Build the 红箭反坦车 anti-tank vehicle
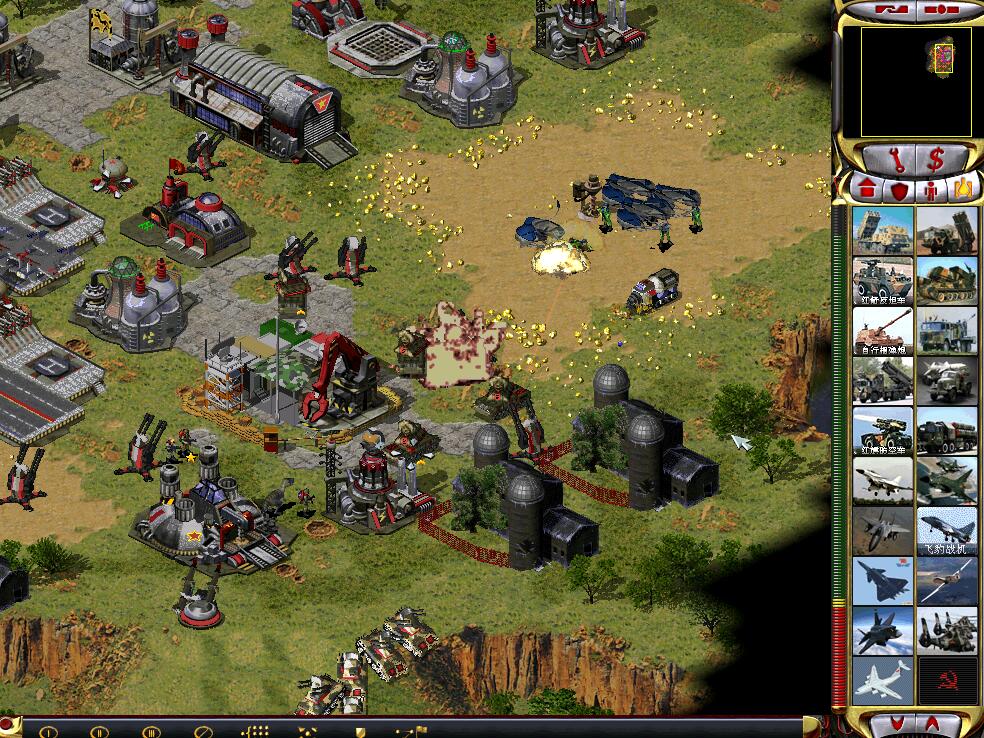The height and width of the screenshot is (738, 984). pyautogui.click(x=883, y=281)
